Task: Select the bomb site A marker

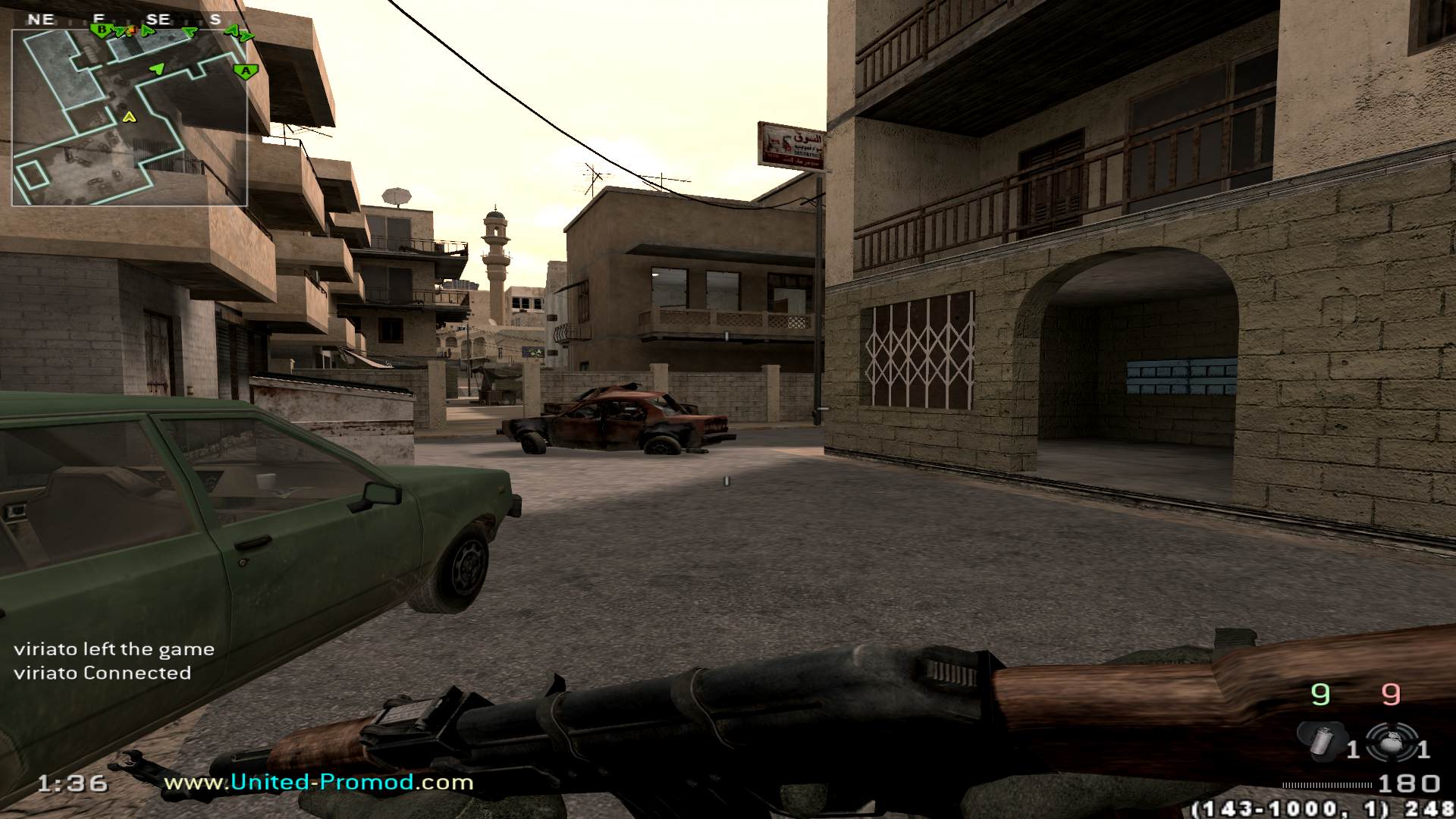Action: (245, 72)
